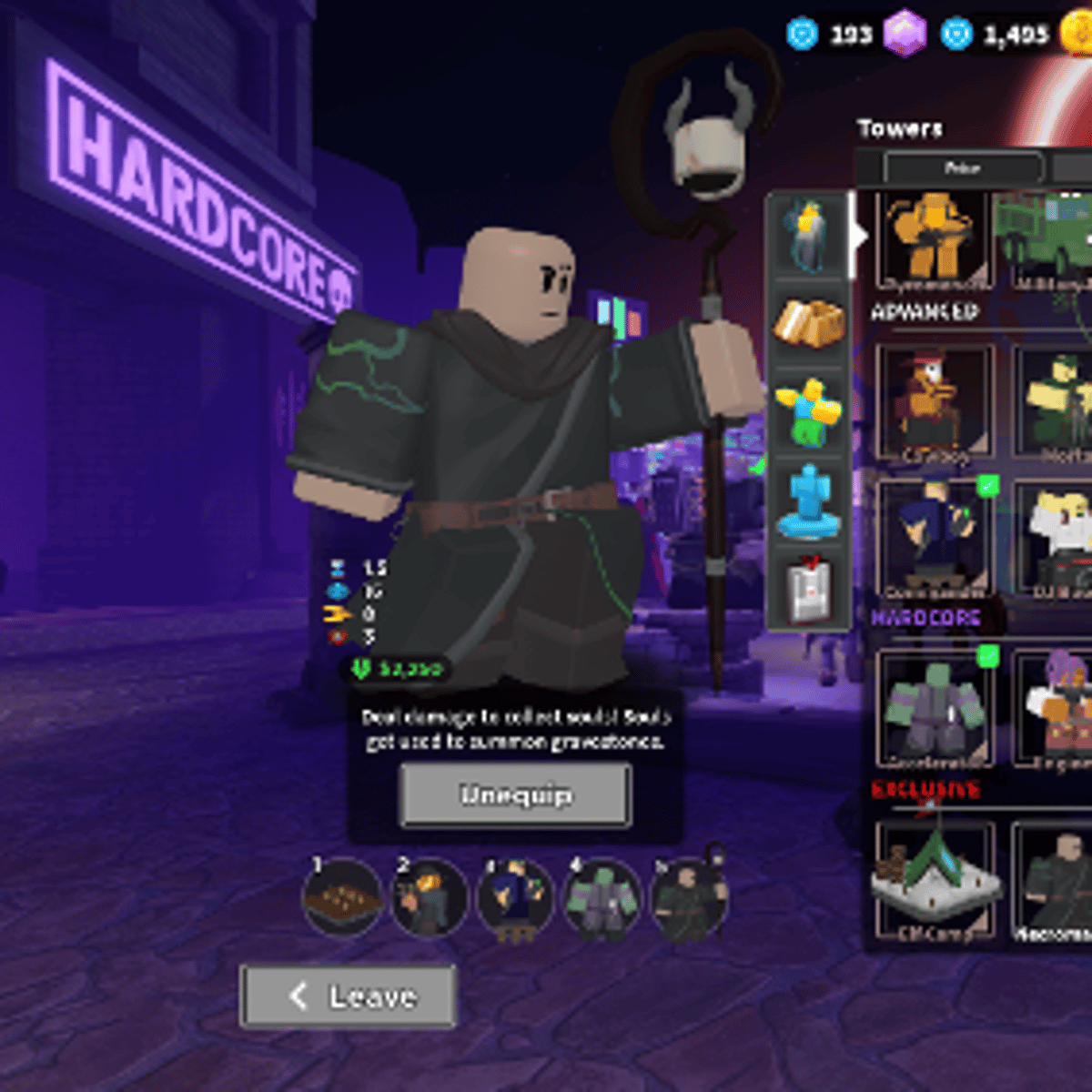This screenshot has width=1092, height=1092.
Task: Select the Accelerator under Hardcore towers
Action: [x=935, y=707]
